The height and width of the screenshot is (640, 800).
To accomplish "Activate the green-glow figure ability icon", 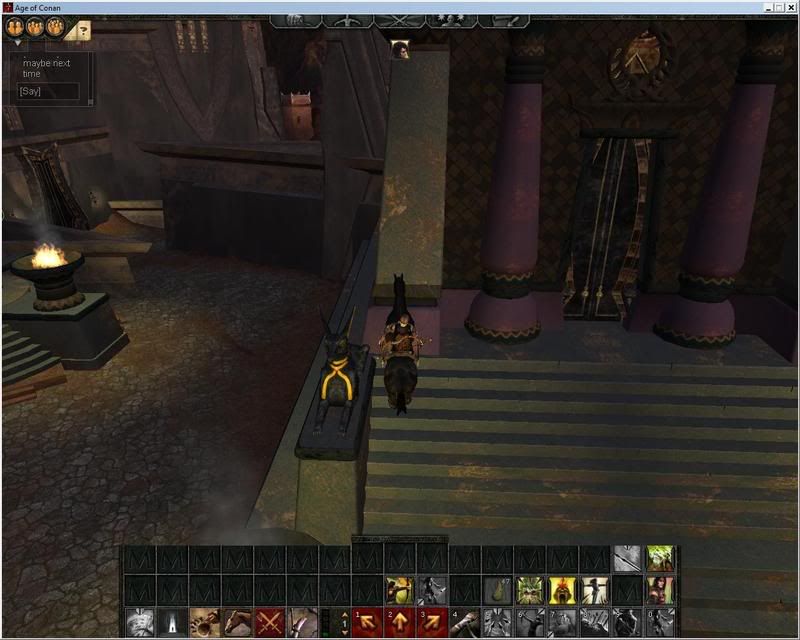I will (659, 558).
